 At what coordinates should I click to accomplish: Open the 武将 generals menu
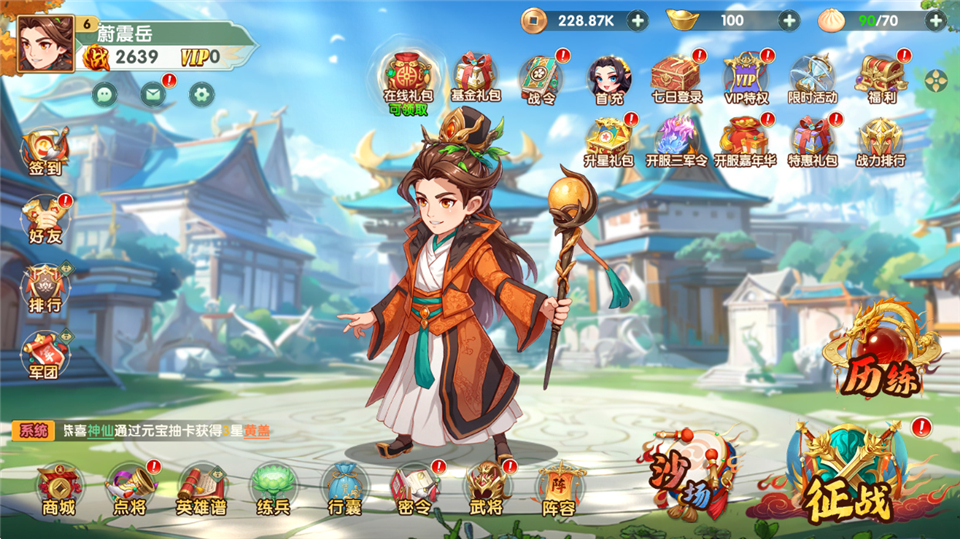click(x=487, y=488)
